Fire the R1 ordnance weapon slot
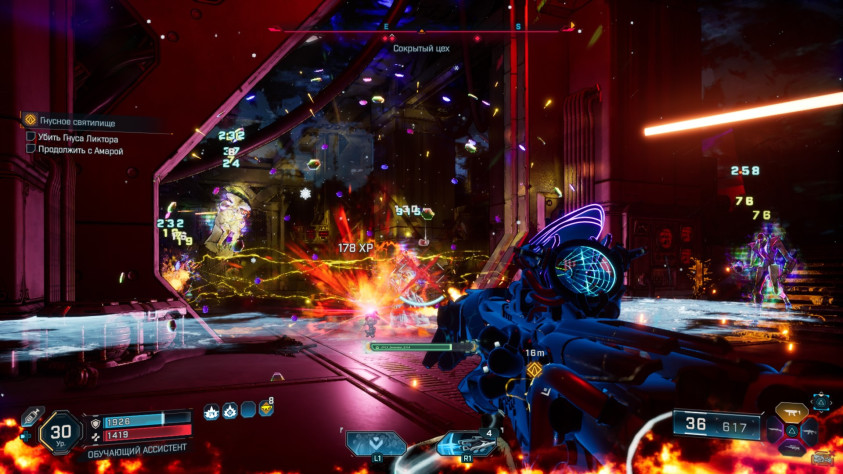 [x=465, y=444]
